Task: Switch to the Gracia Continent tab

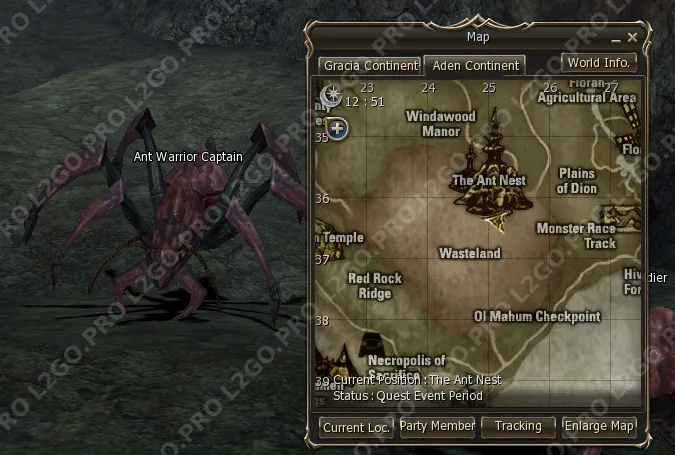Action: (369, 66)
